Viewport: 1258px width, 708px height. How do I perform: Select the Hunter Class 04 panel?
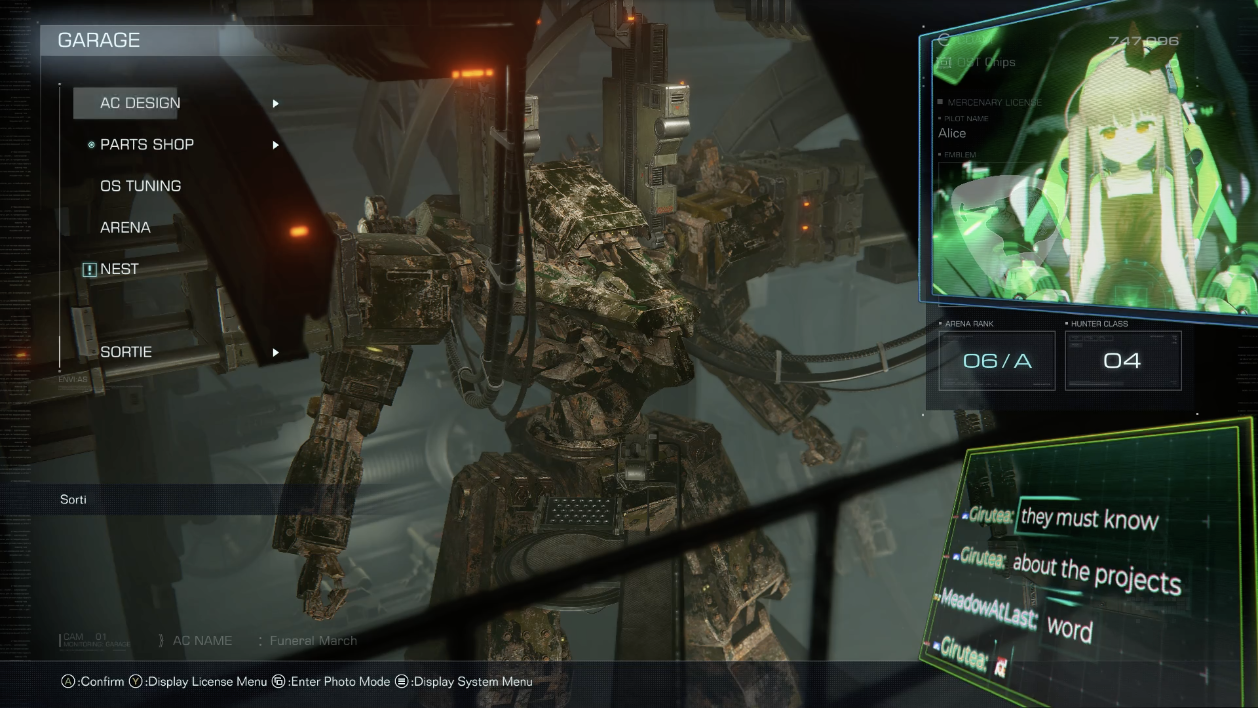[1122, 361]
